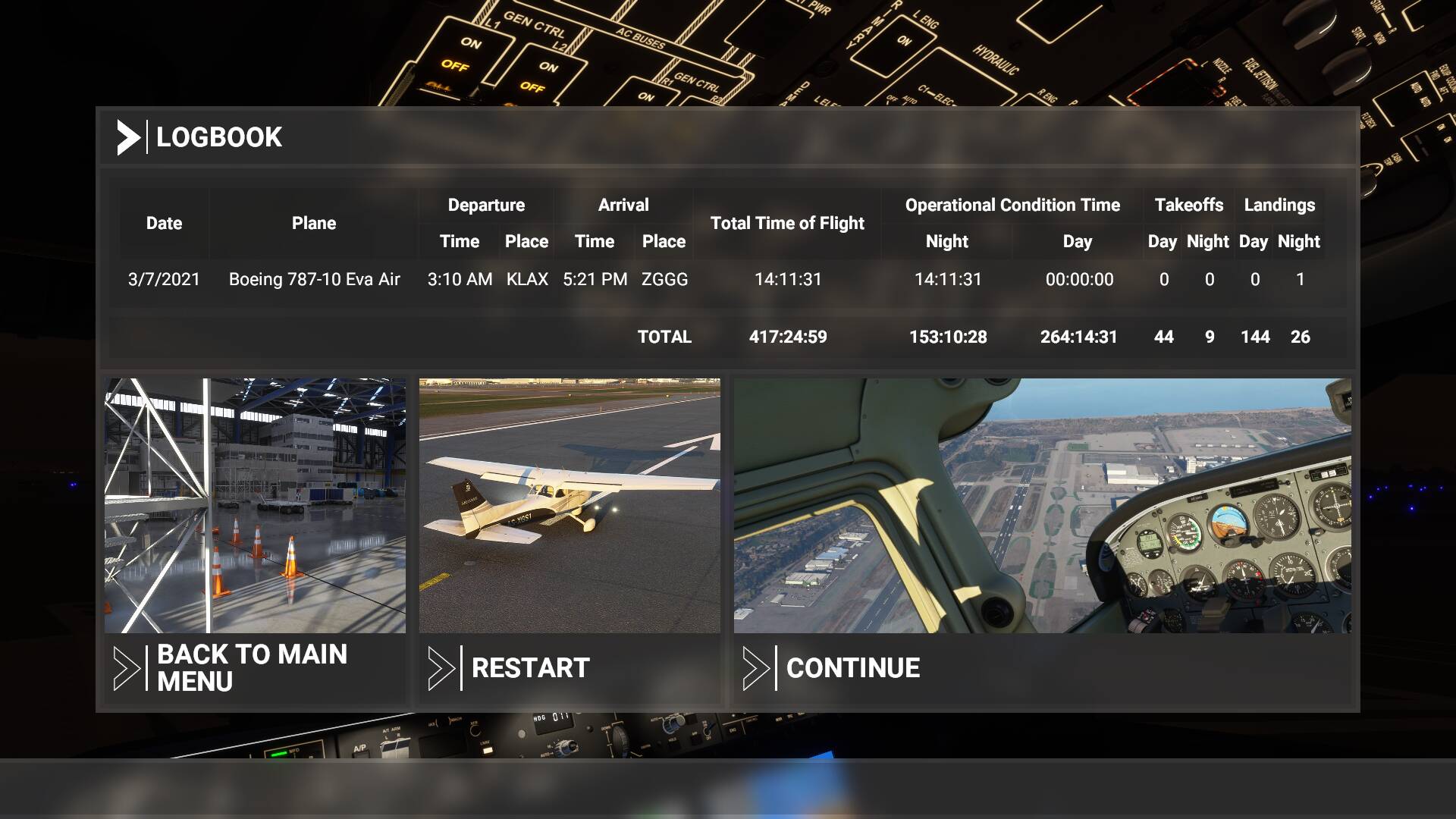The height and width of the screenshot is (819, 1456).
Task: Click the arrow icon beside CONTINUE
Action: pos(758,668)
